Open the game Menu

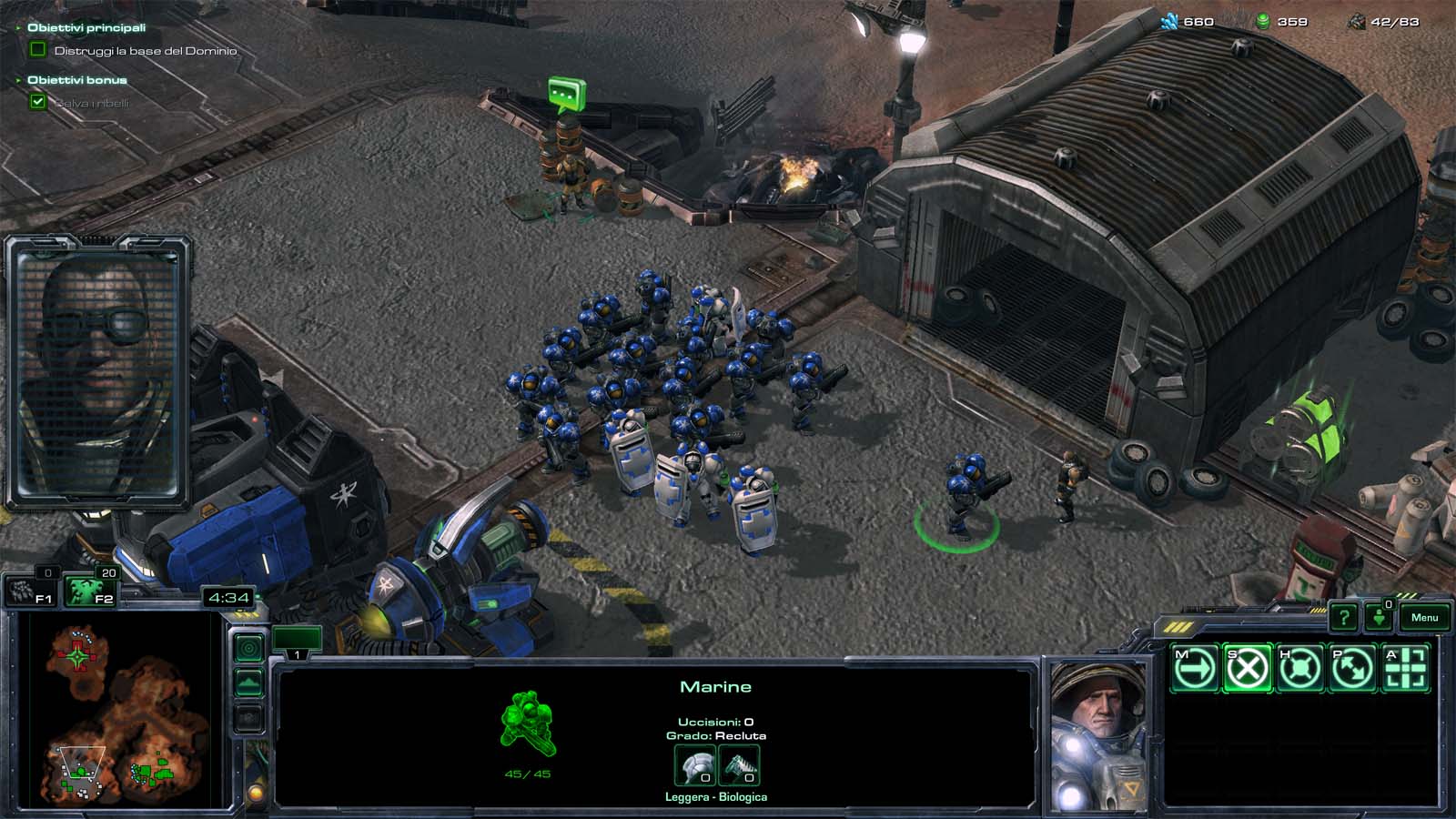[x=1424, y=618]
